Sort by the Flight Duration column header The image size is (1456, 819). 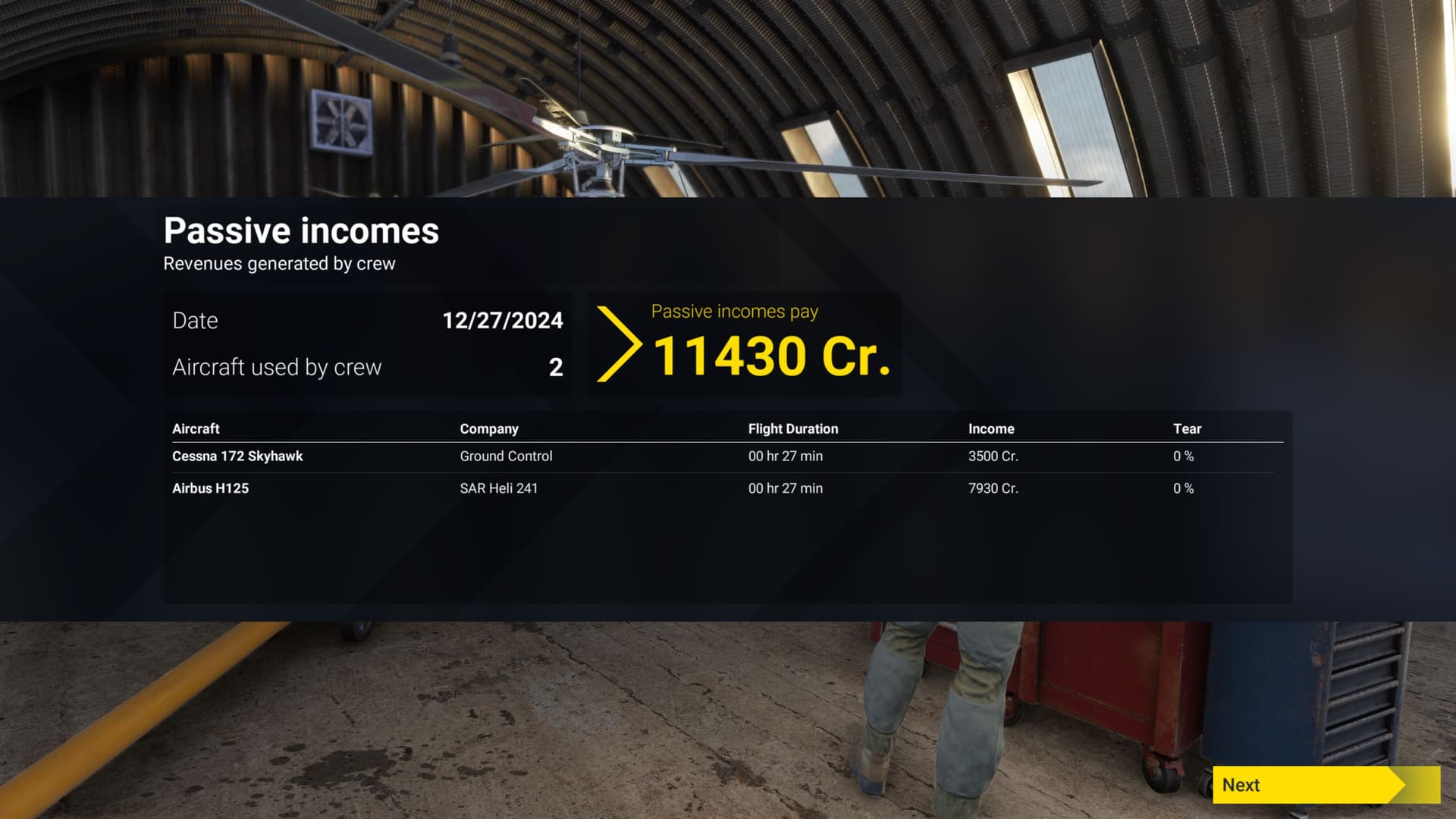pos(792,428)
